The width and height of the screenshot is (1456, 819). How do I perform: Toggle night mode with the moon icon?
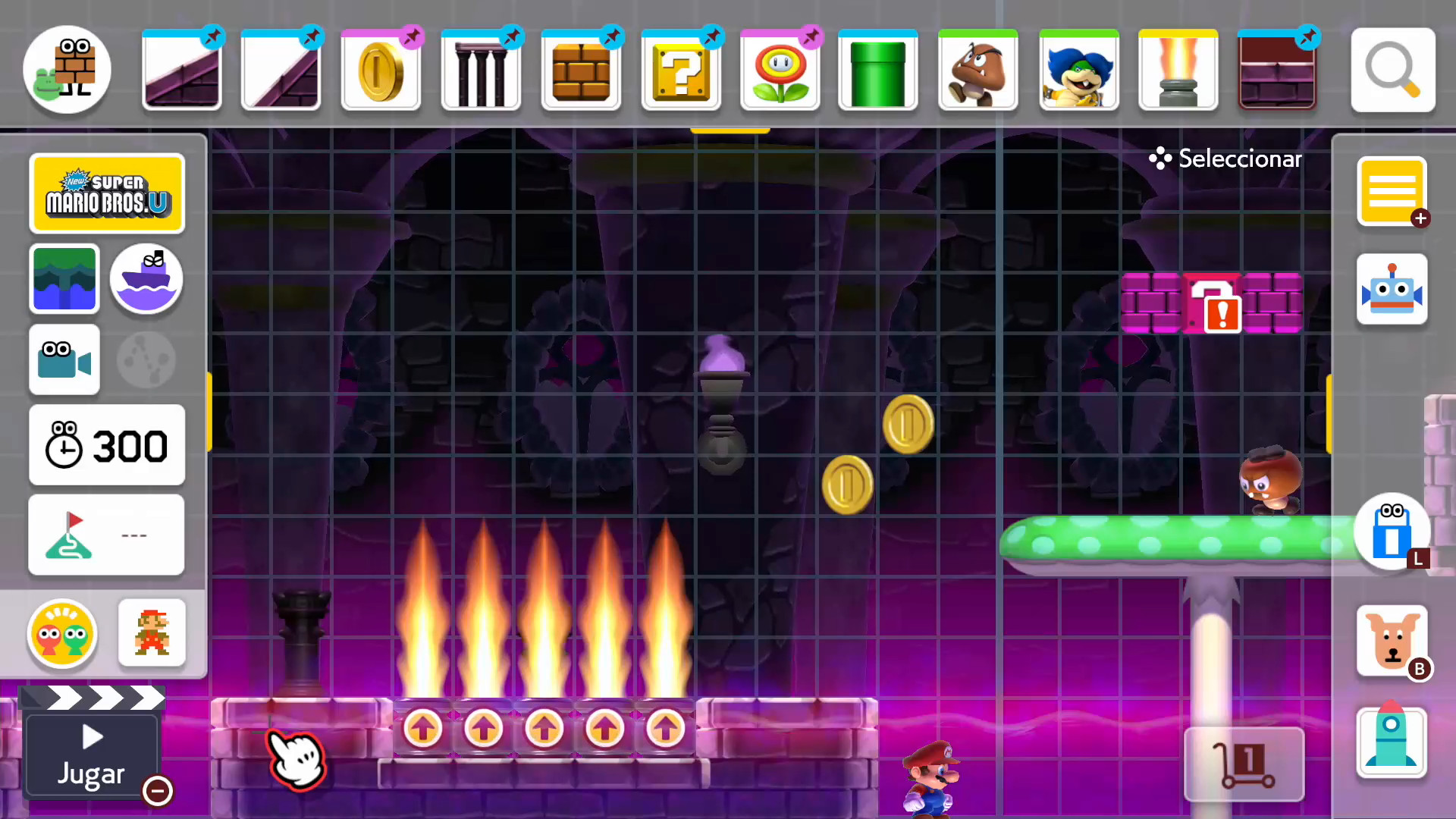coord(146,359)
